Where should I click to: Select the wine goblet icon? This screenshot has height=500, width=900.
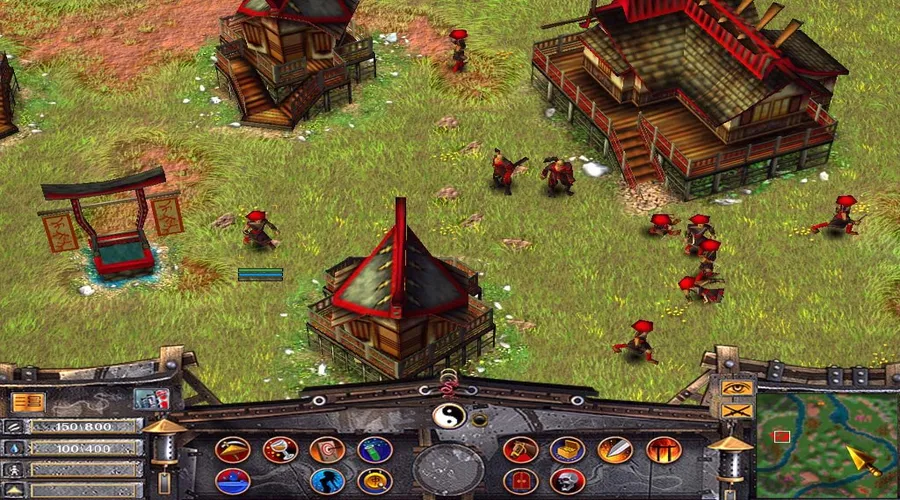280,450
